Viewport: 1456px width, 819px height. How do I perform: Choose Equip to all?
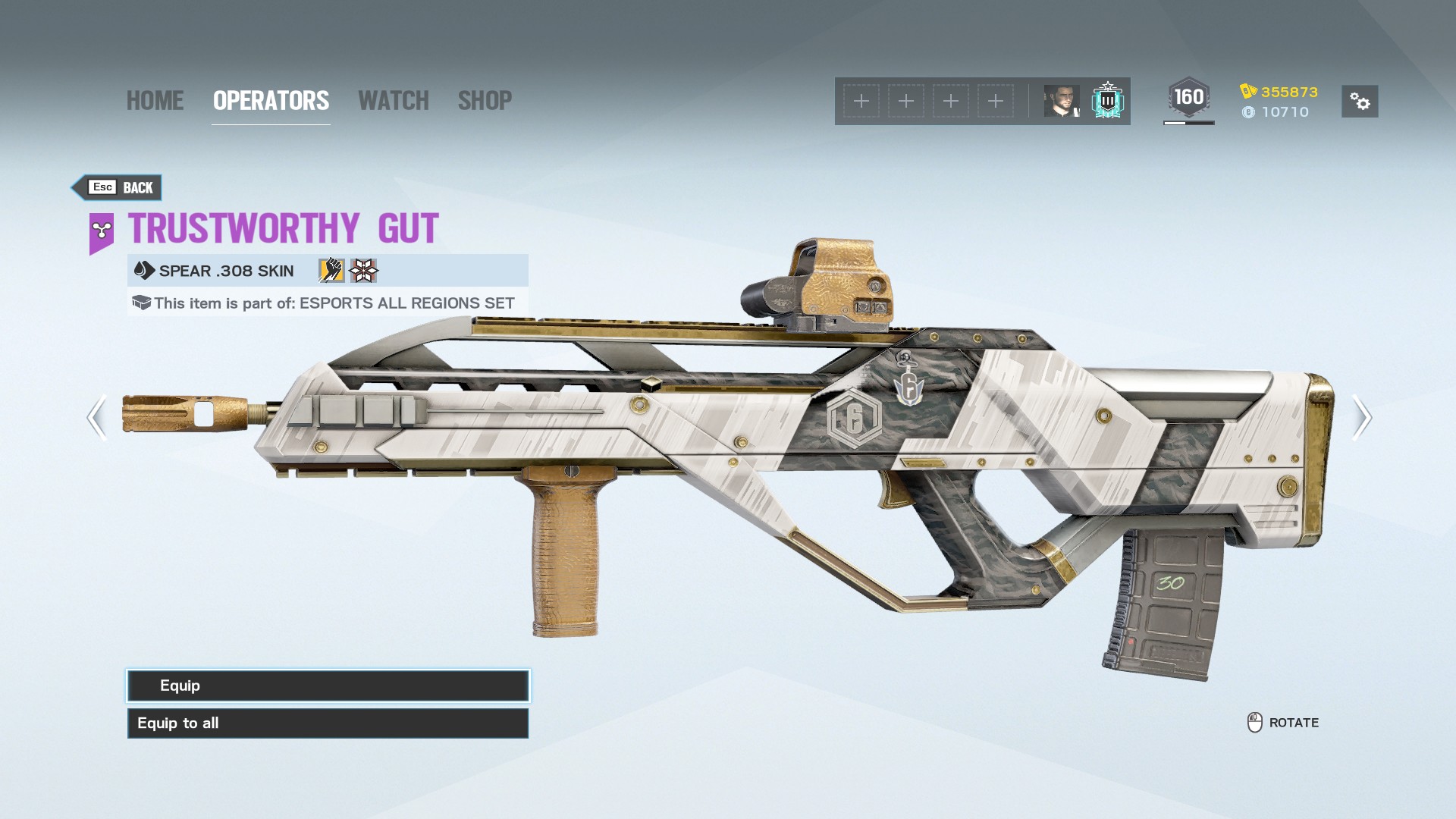[328, 723]
